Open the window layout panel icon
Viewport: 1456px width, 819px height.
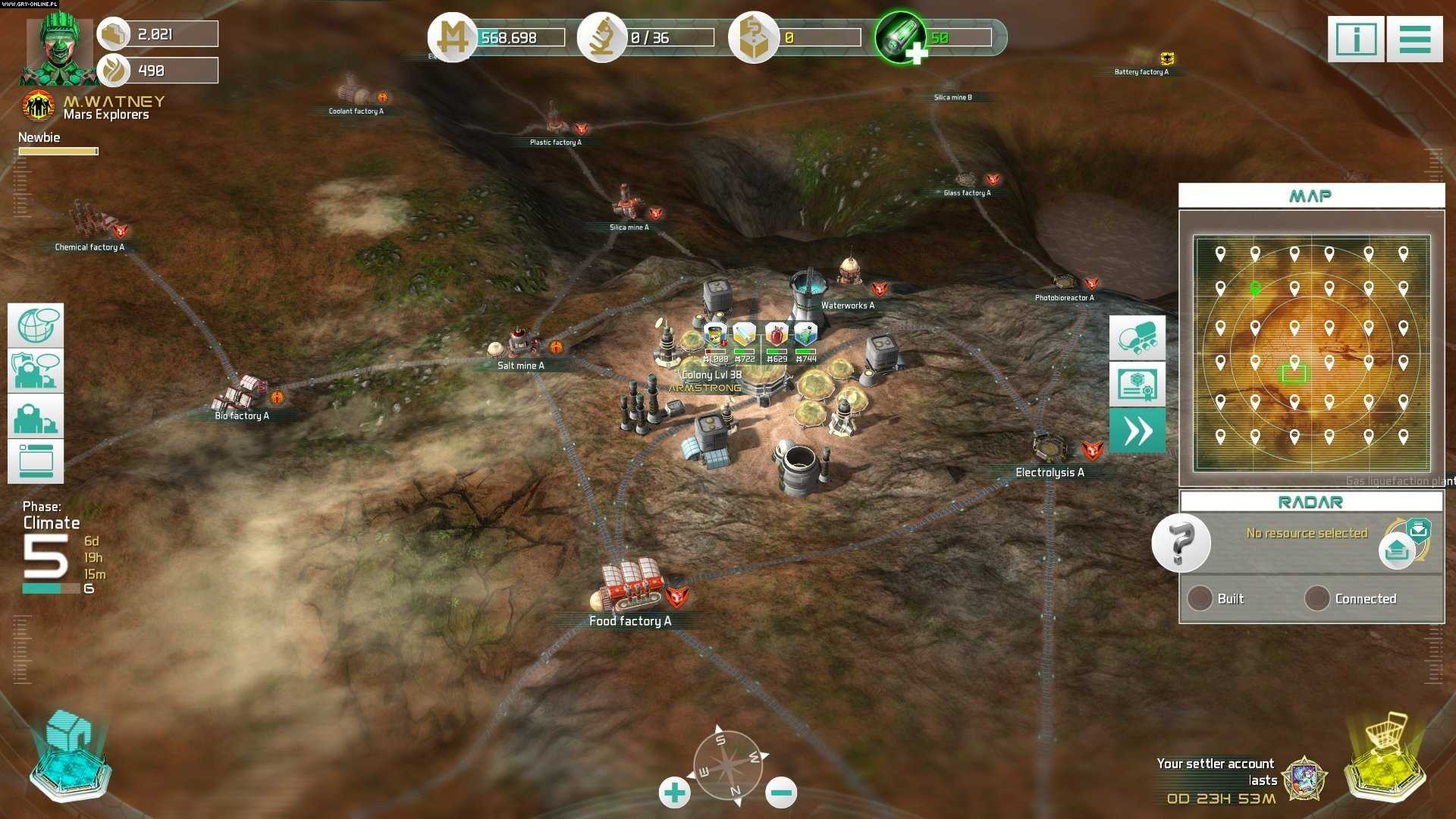click(x=36, y=461)
